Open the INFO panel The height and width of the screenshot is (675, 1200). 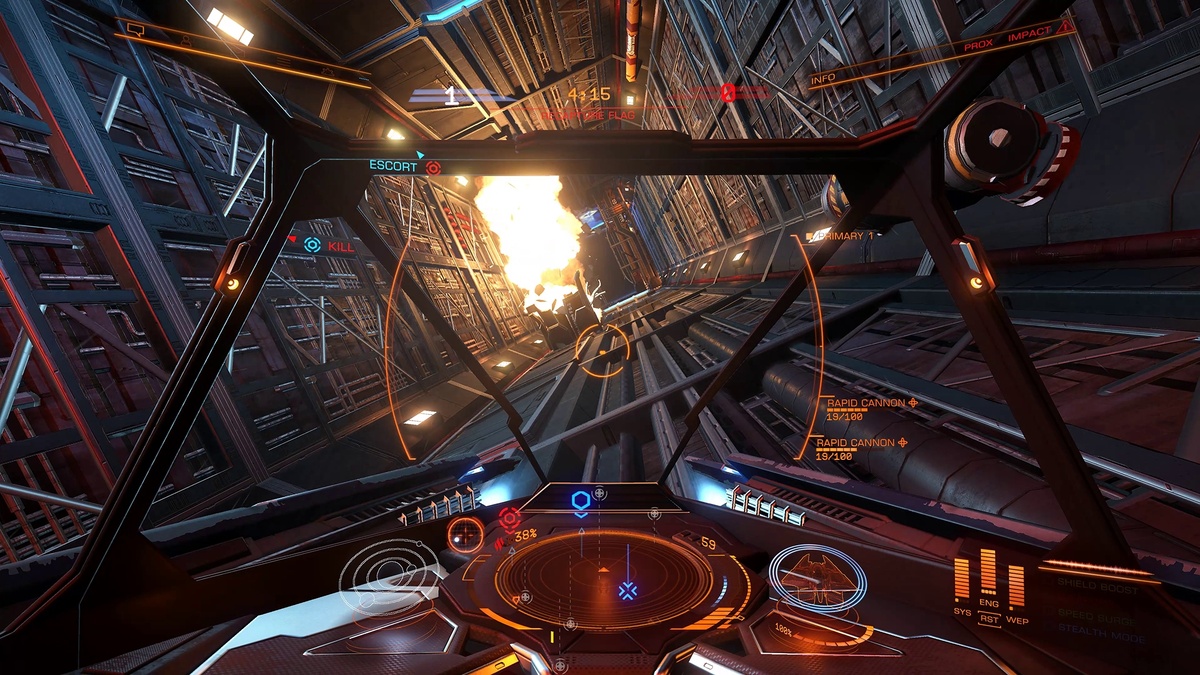[823, 78]
